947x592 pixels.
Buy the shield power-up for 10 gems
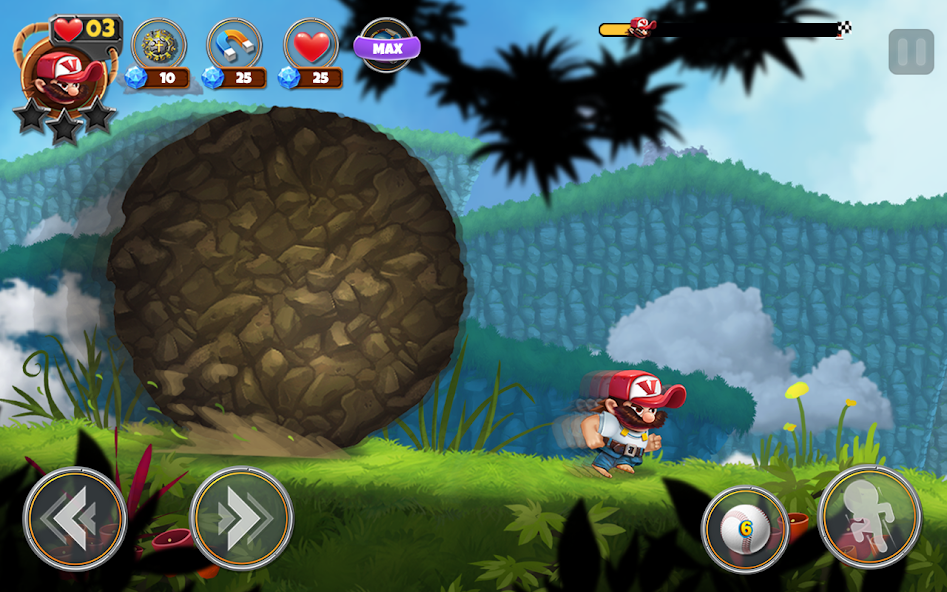(159, 45)
